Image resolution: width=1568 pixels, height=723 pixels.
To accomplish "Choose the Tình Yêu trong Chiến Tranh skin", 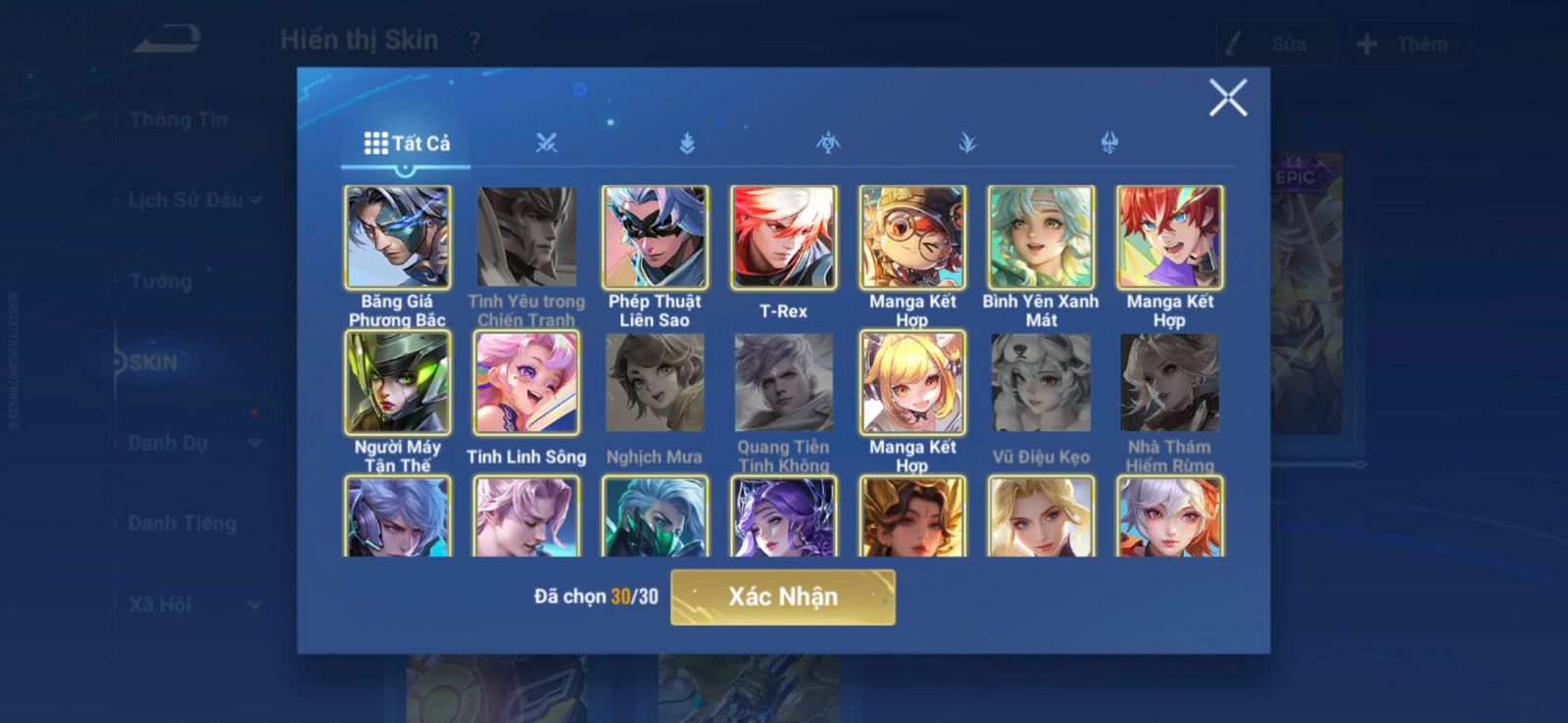I will (x=526, y=237).
